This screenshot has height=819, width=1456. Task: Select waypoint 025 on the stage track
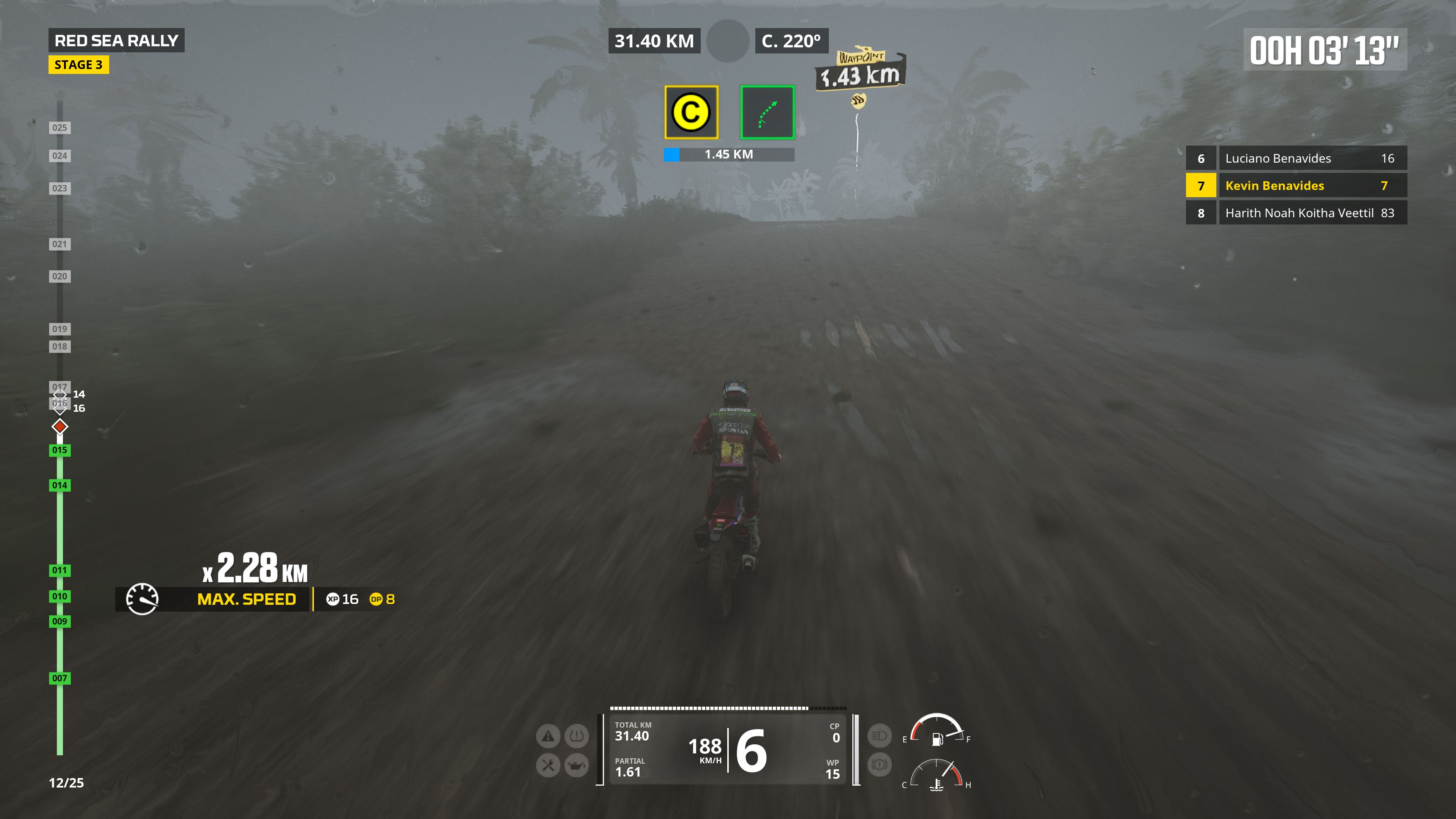click(x=60, y=128)
